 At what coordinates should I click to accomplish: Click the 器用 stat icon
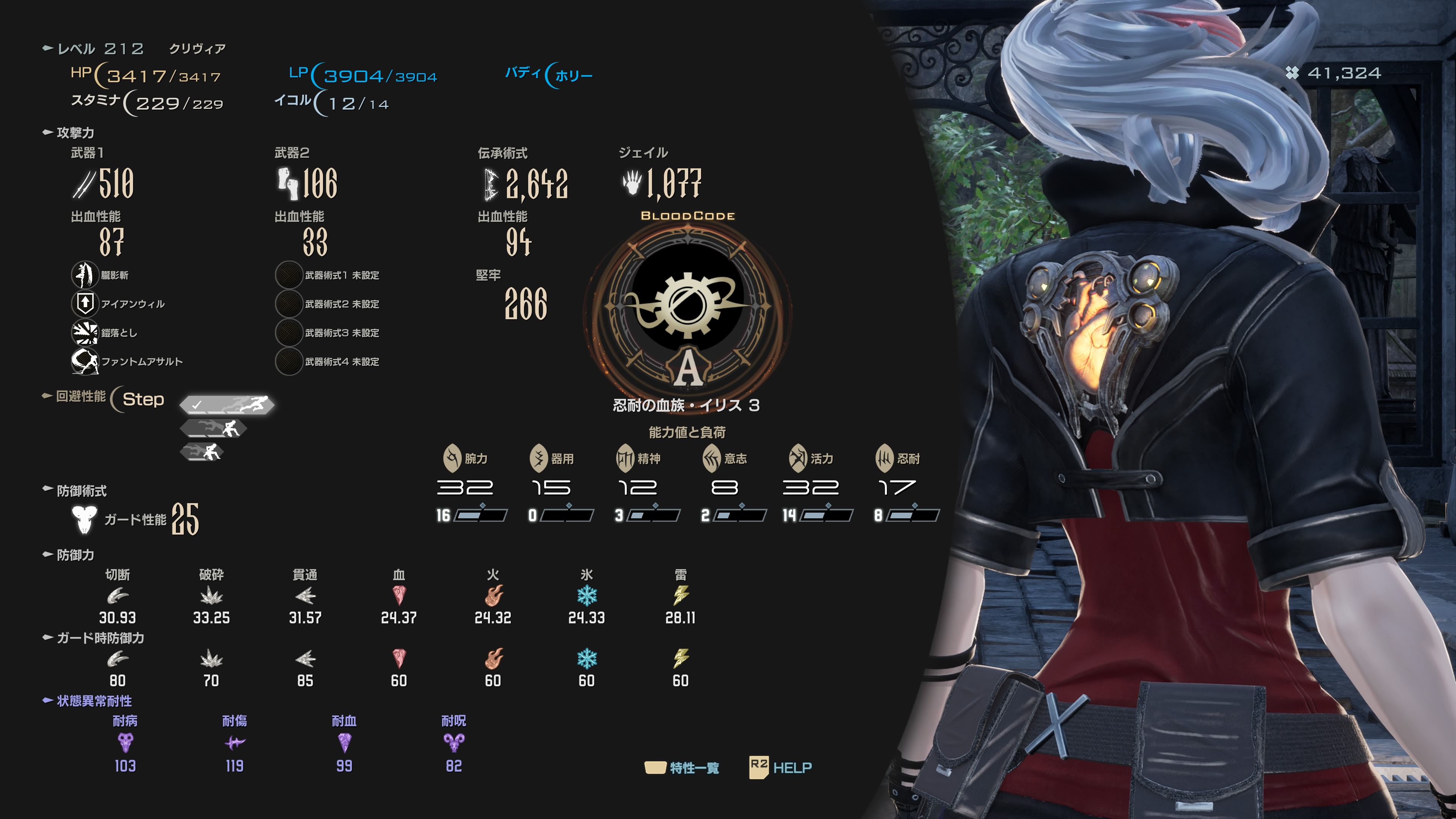coord(539,458)
